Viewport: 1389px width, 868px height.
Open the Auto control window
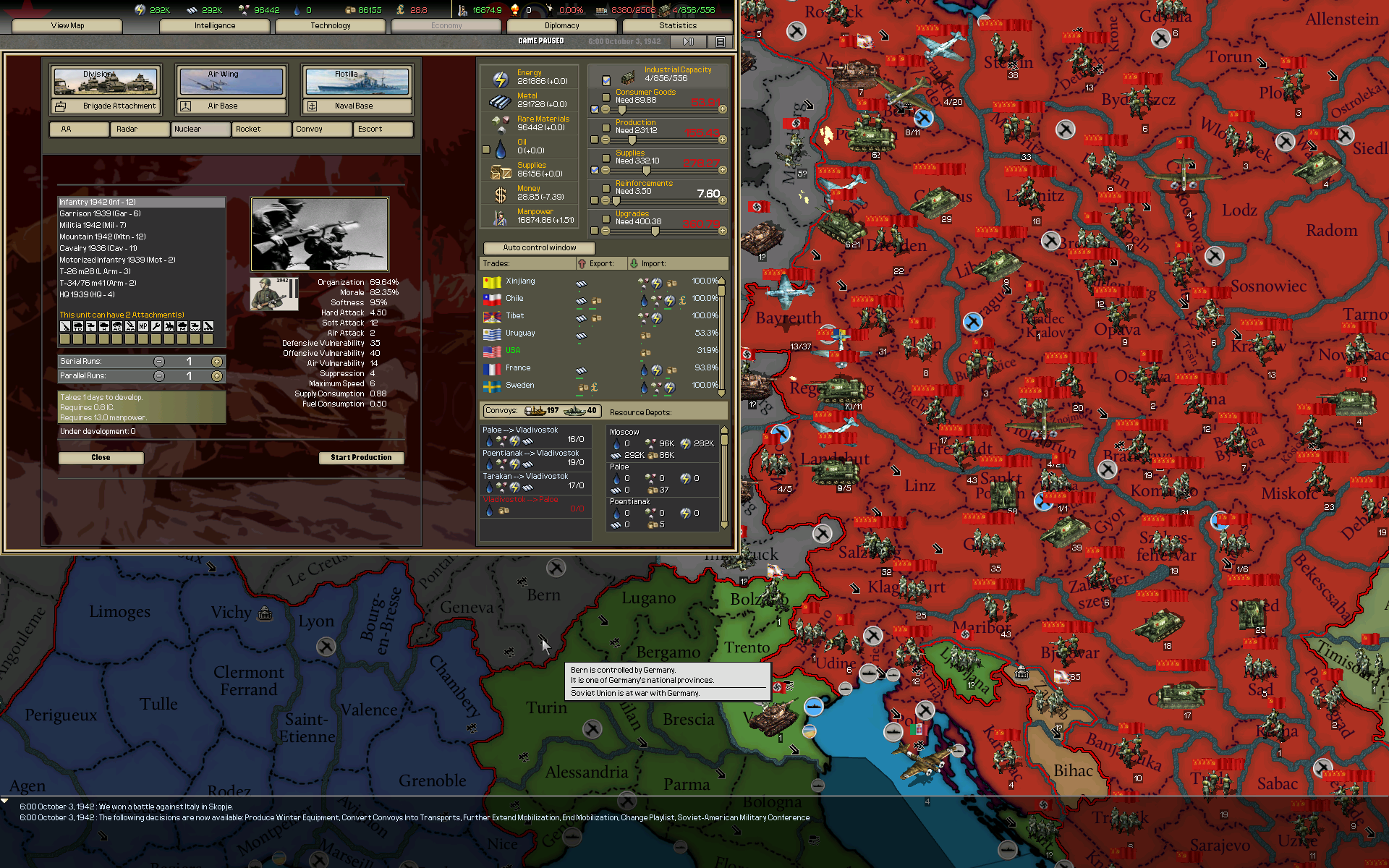tap(540, 248)
